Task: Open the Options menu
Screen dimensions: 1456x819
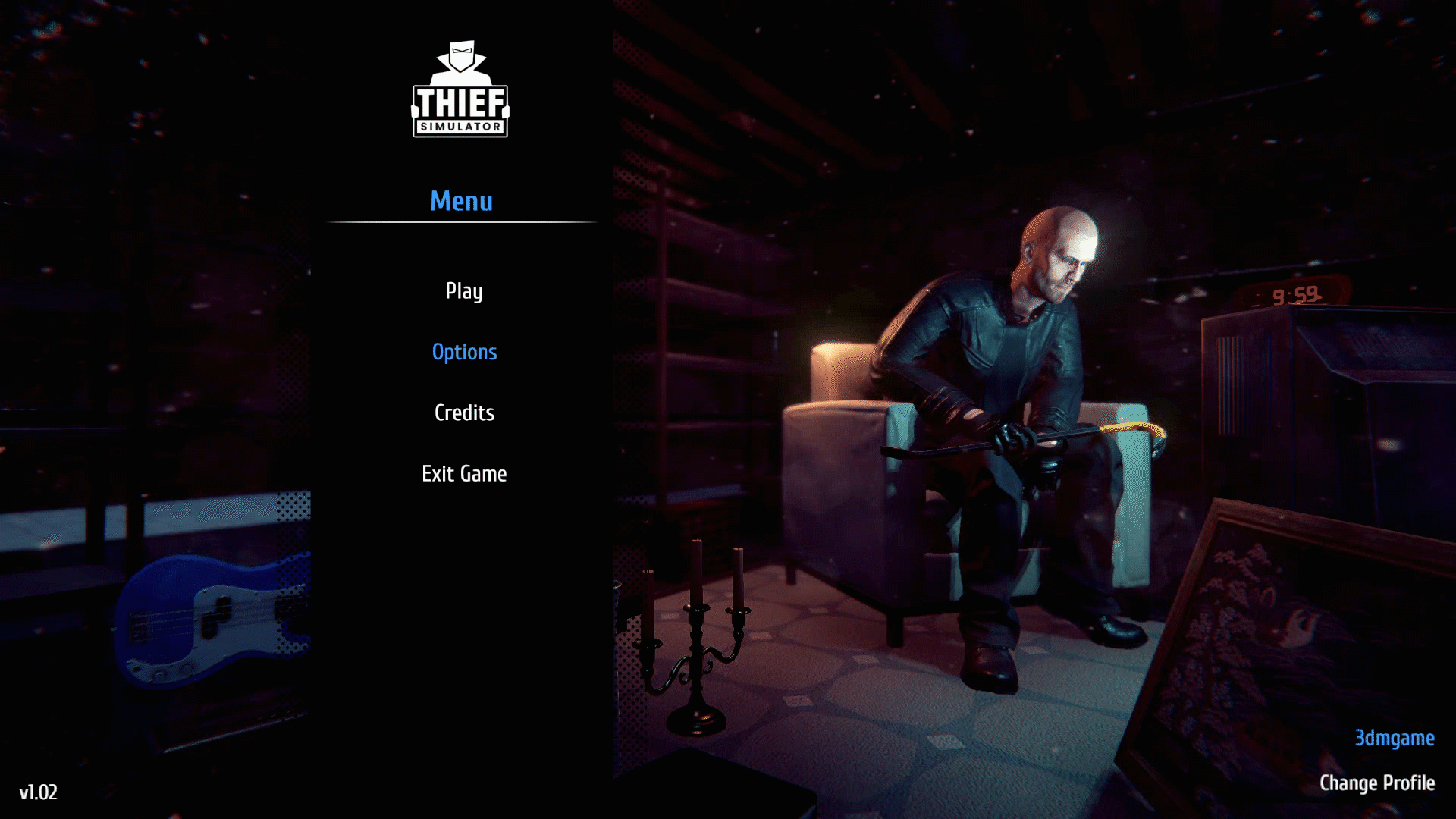Action: coord(464,352)
